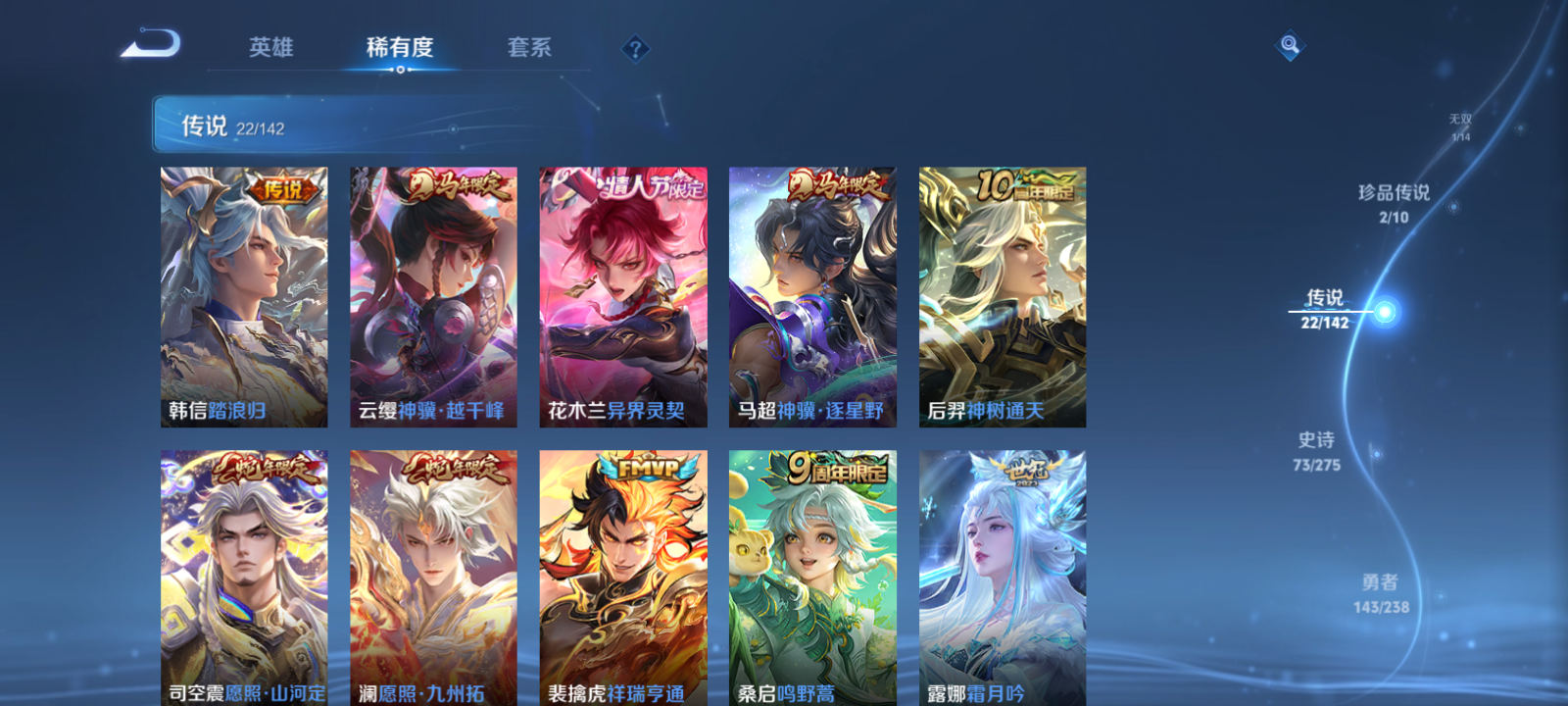Click the glowing node on the rarity track
The image size is (1568, 706).
(x=1385, y=311)
